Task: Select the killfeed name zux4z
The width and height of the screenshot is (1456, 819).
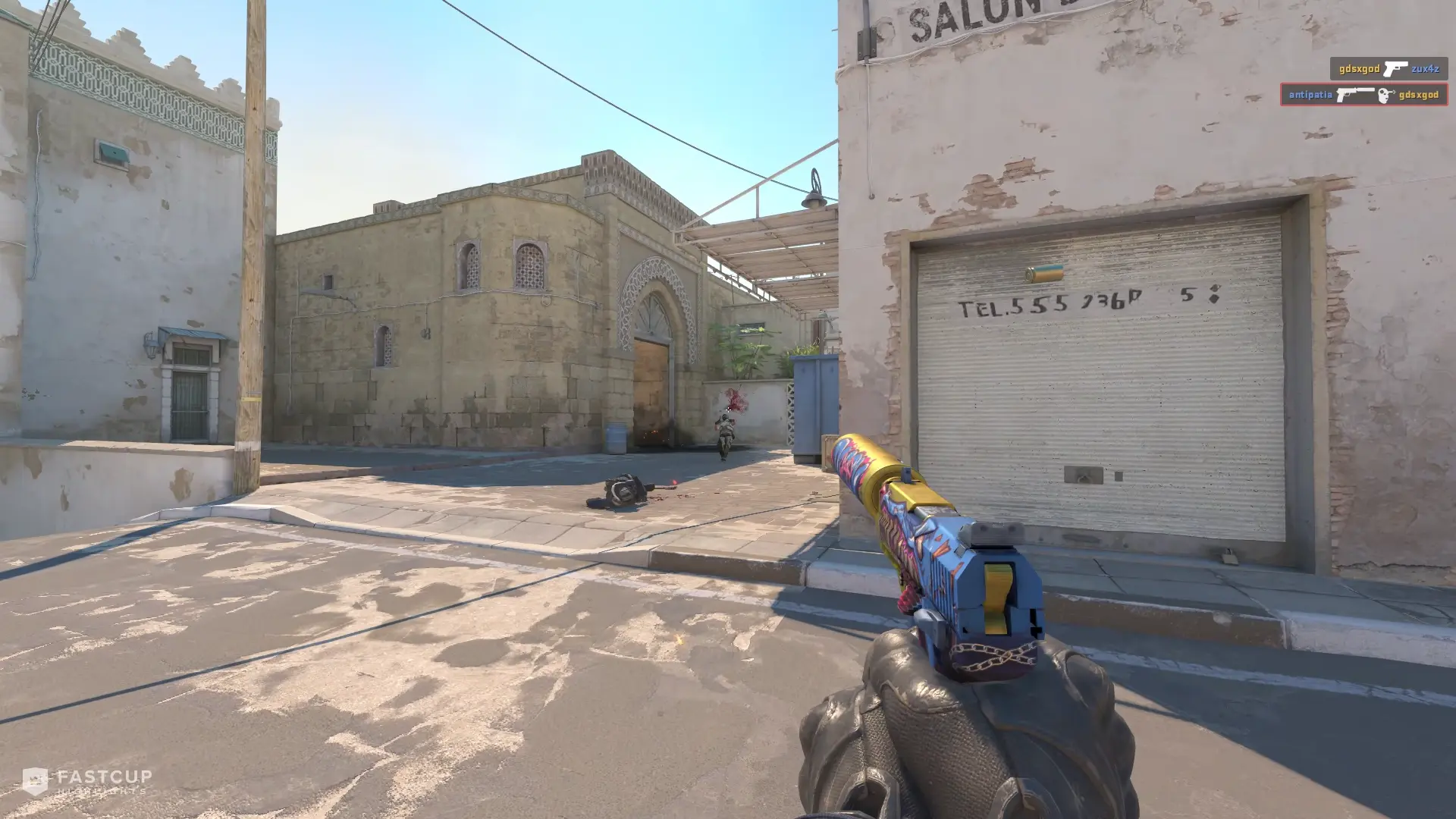Action: (x=1426, y=68)
